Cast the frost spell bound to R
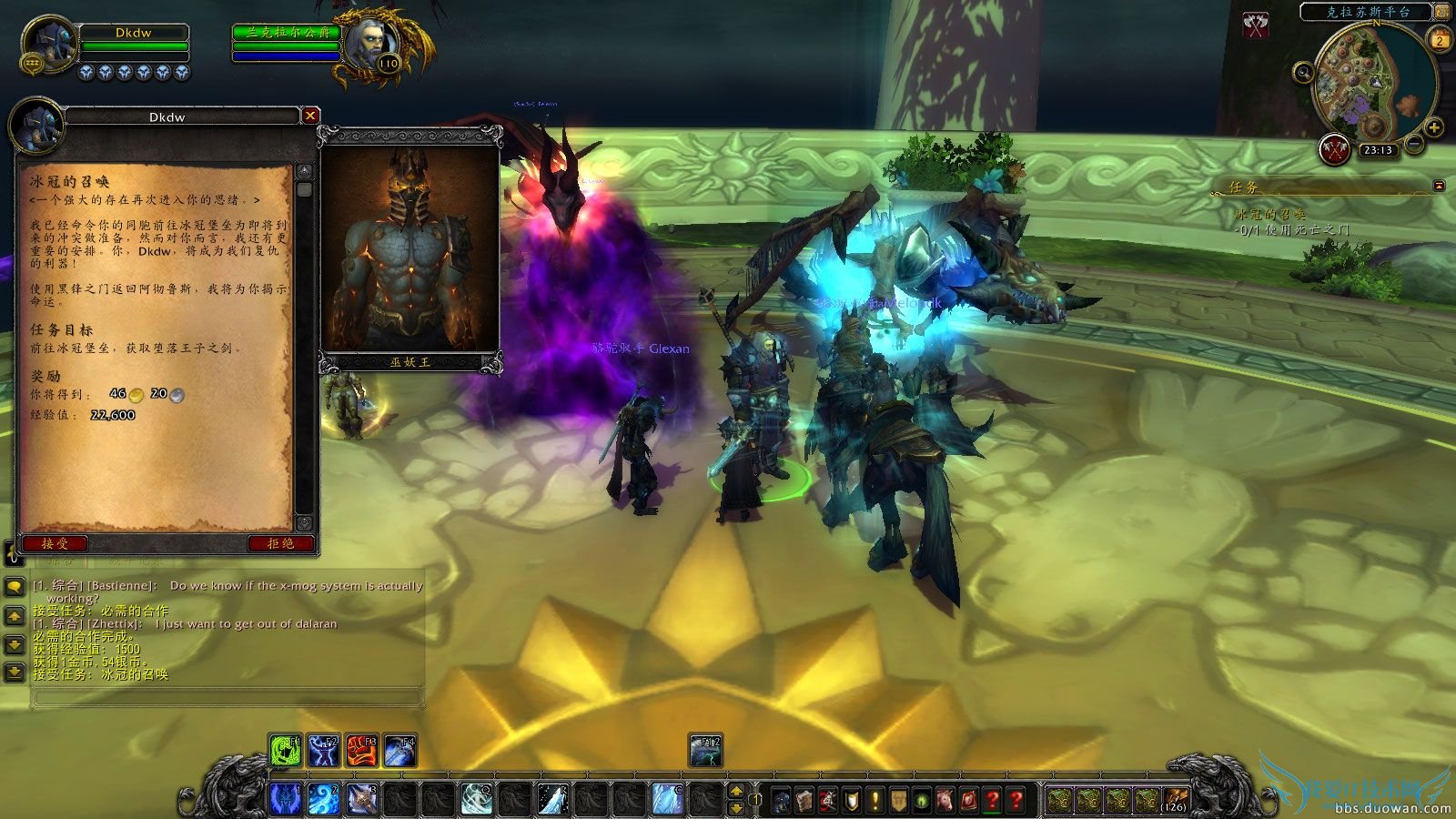 click(x=551, y=800)
